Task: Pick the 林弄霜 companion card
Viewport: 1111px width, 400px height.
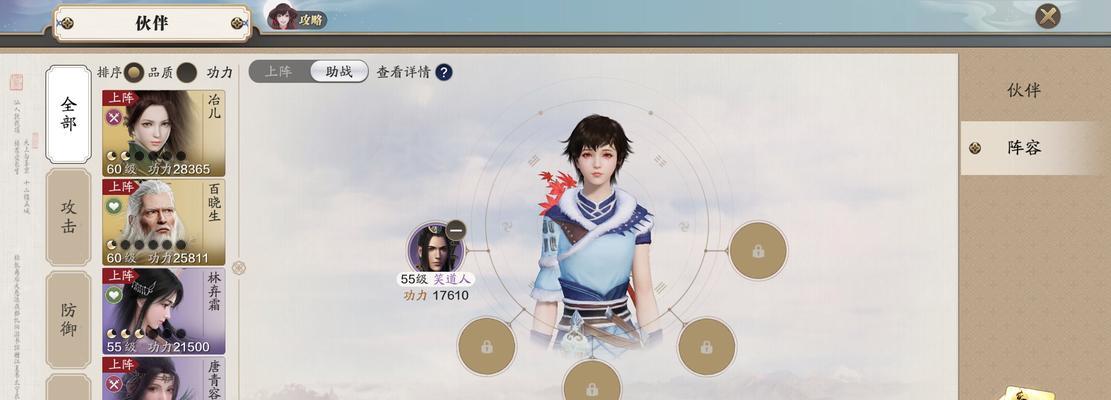Action: pos(163,310)
